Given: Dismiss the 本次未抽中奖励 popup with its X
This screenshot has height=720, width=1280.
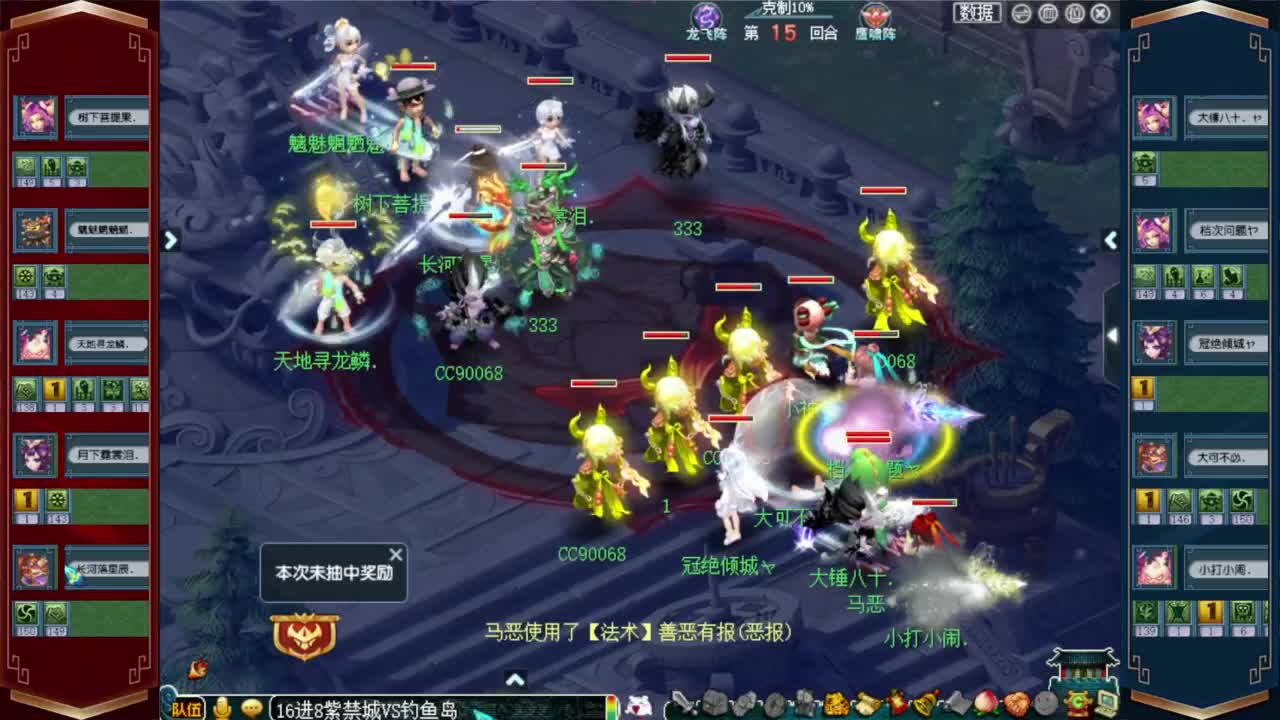Looking at the screenshot, I should (x=395, y=552).
